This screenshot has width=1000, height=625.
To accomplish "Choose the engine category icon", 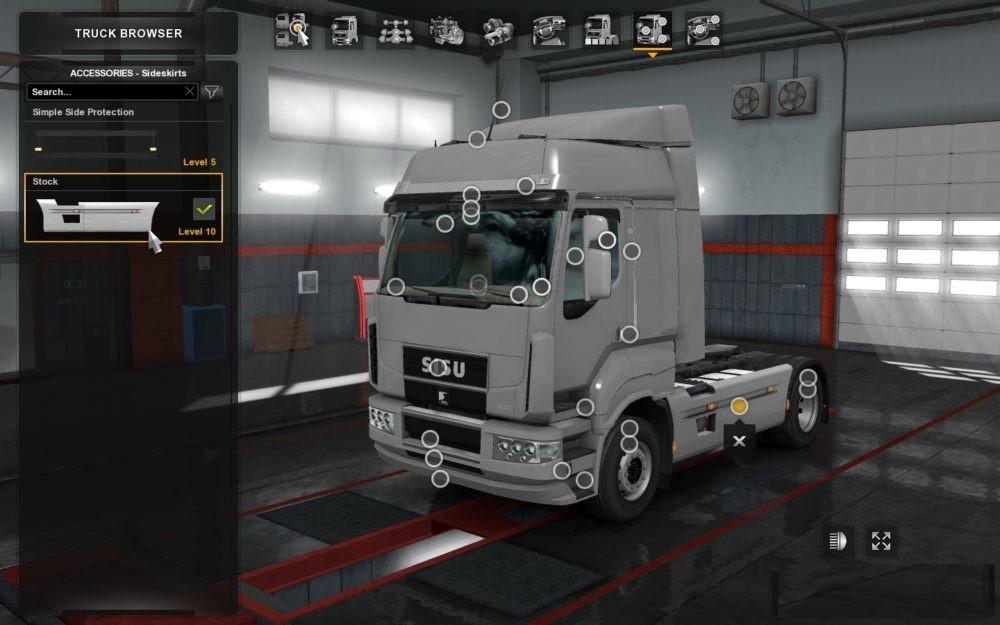I will click(447, 30).
